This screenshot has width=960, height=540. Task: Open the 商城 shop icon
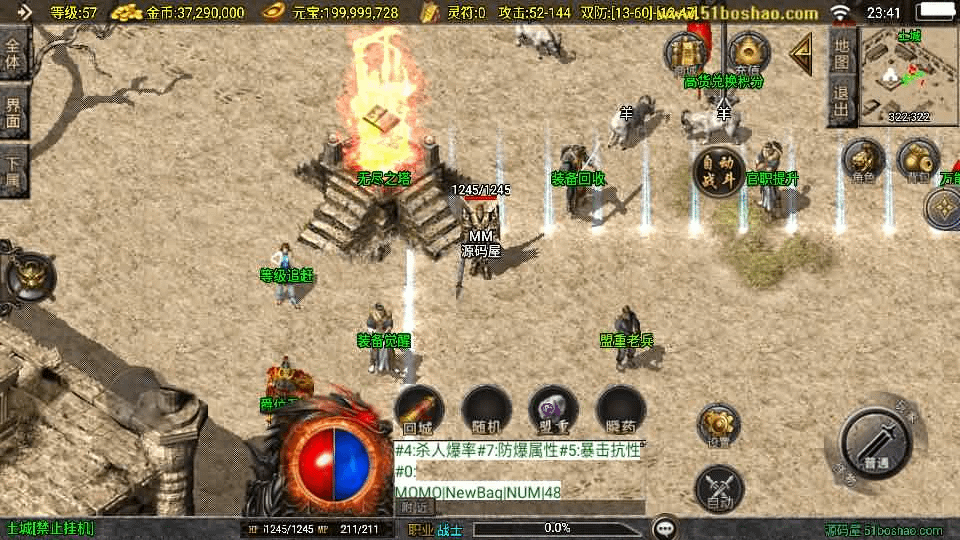pyautogui.click(x=688, y=53)
